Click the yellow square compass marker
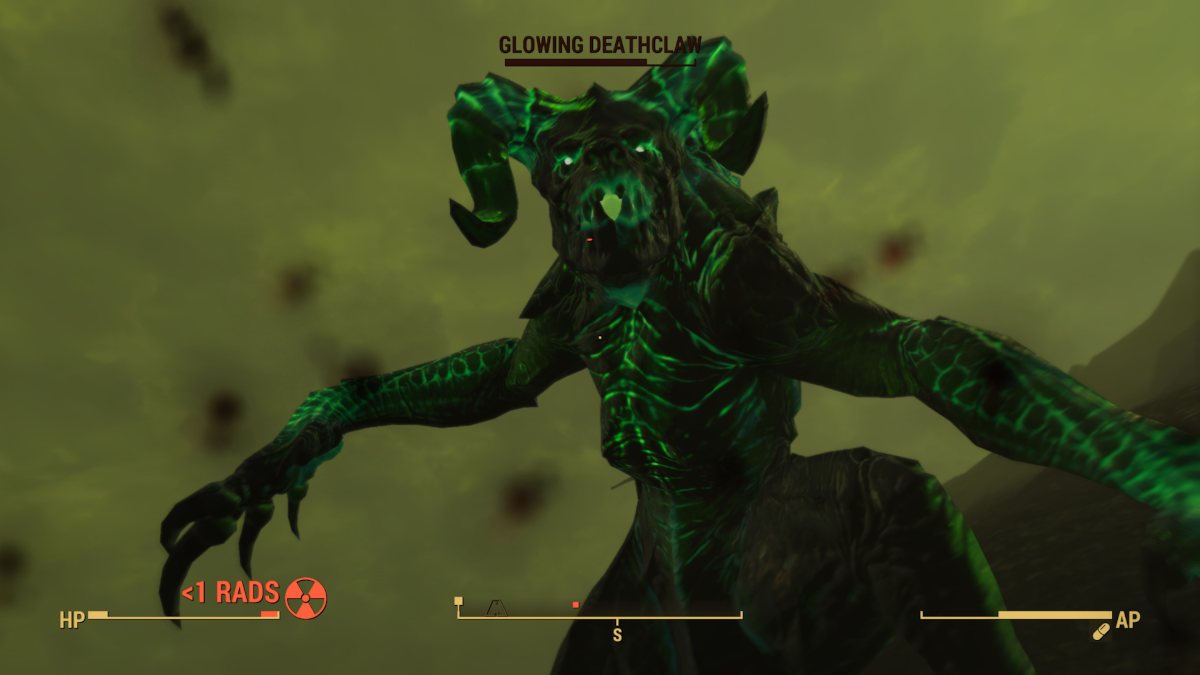The width and height of the screenshot is (1200, 675). (459, 601)
